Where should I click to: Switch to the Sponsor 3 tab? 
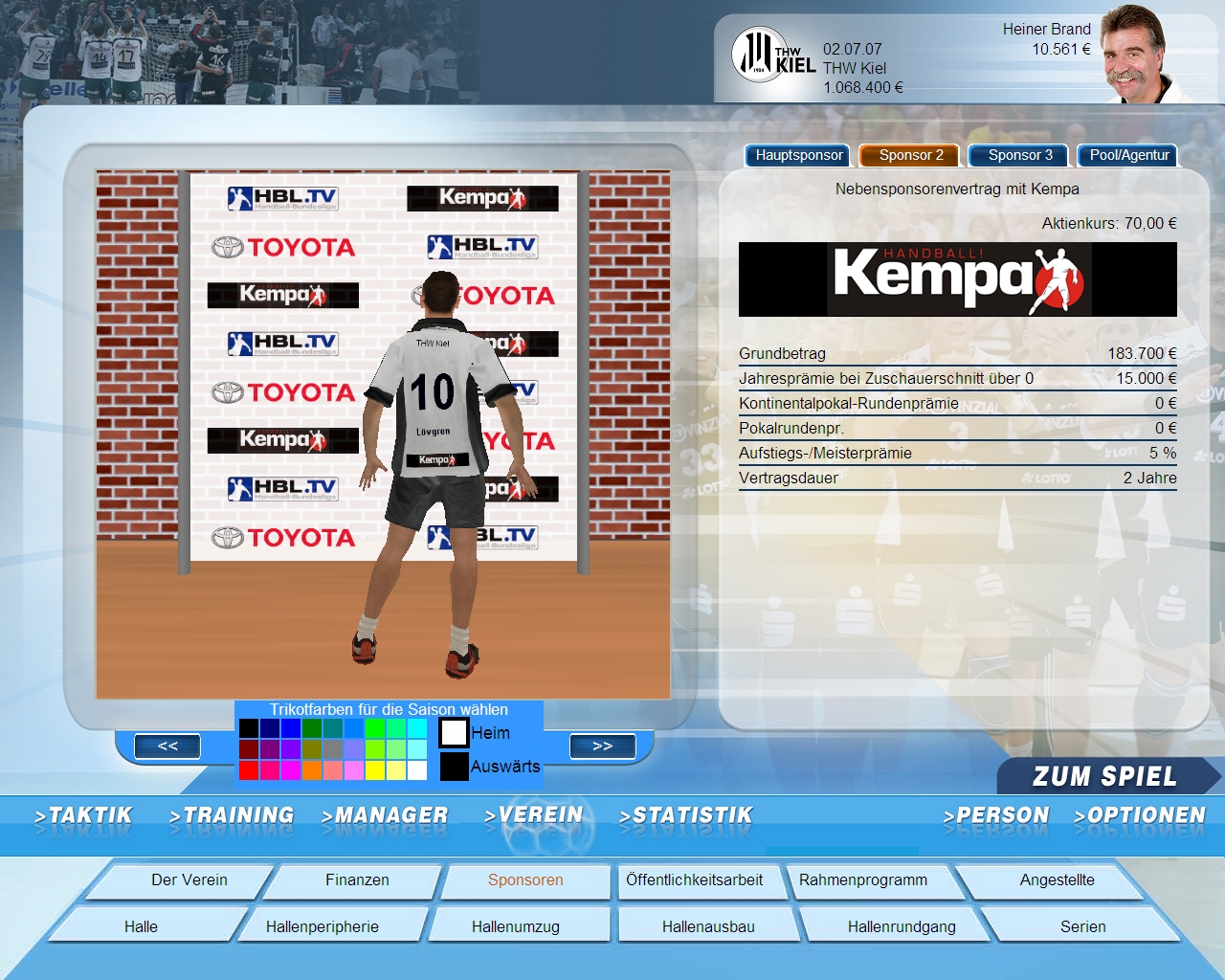point(1020,155)
